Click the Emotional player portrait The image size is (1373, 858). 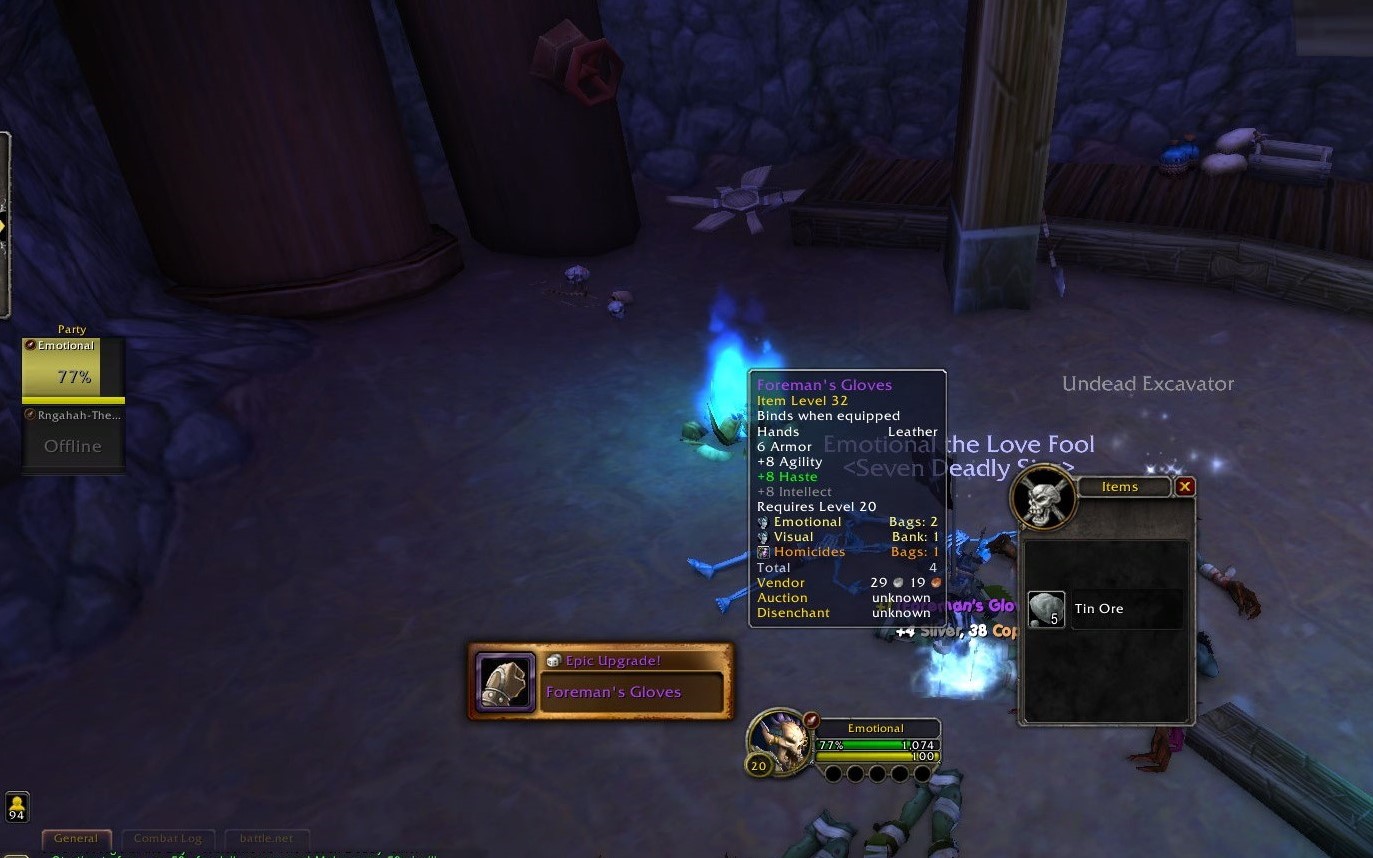pyautogui.click(x=780, y=742)
